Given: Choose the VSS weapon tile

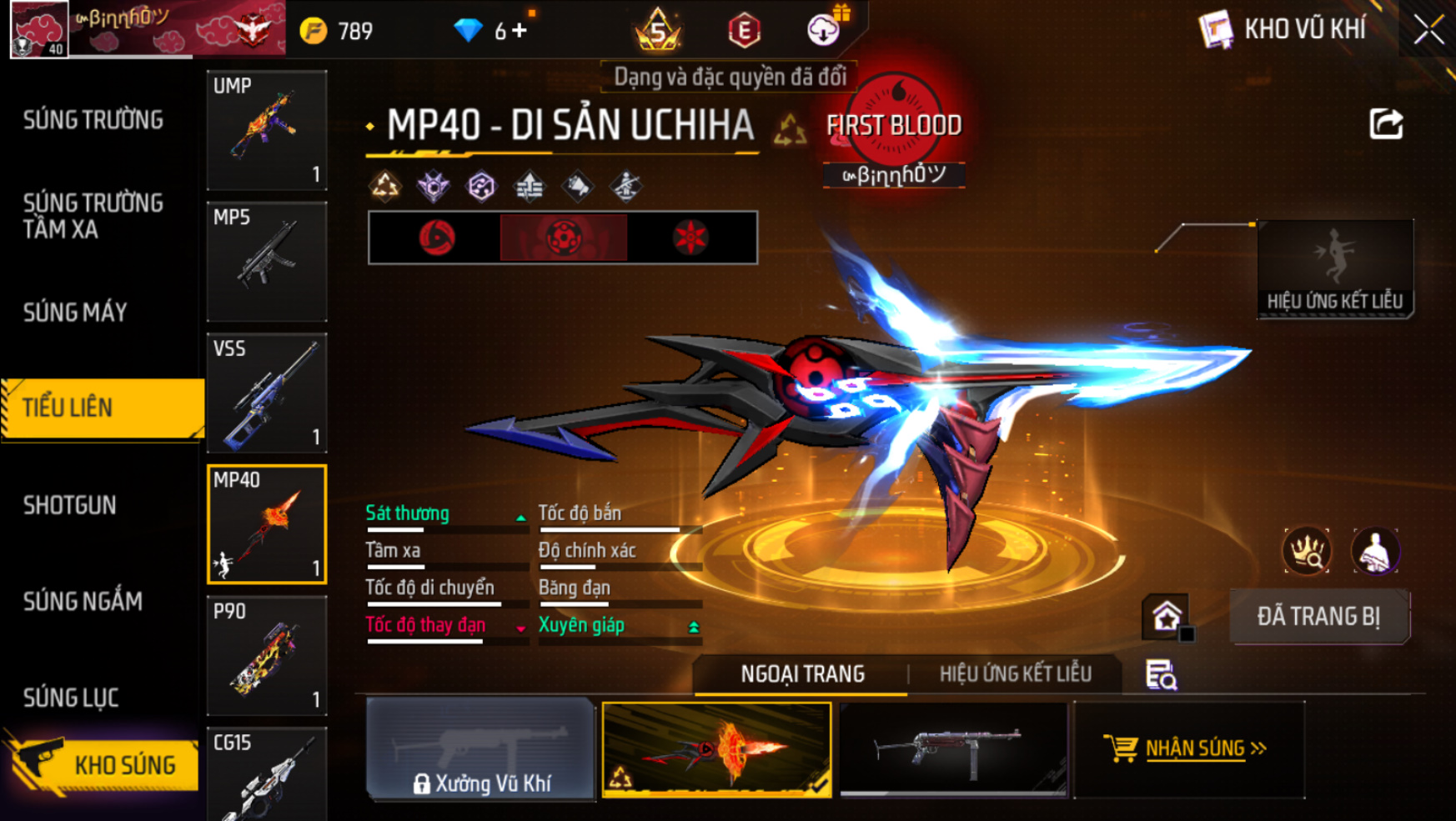Looking at the screenshot, I should pos(267,393).
